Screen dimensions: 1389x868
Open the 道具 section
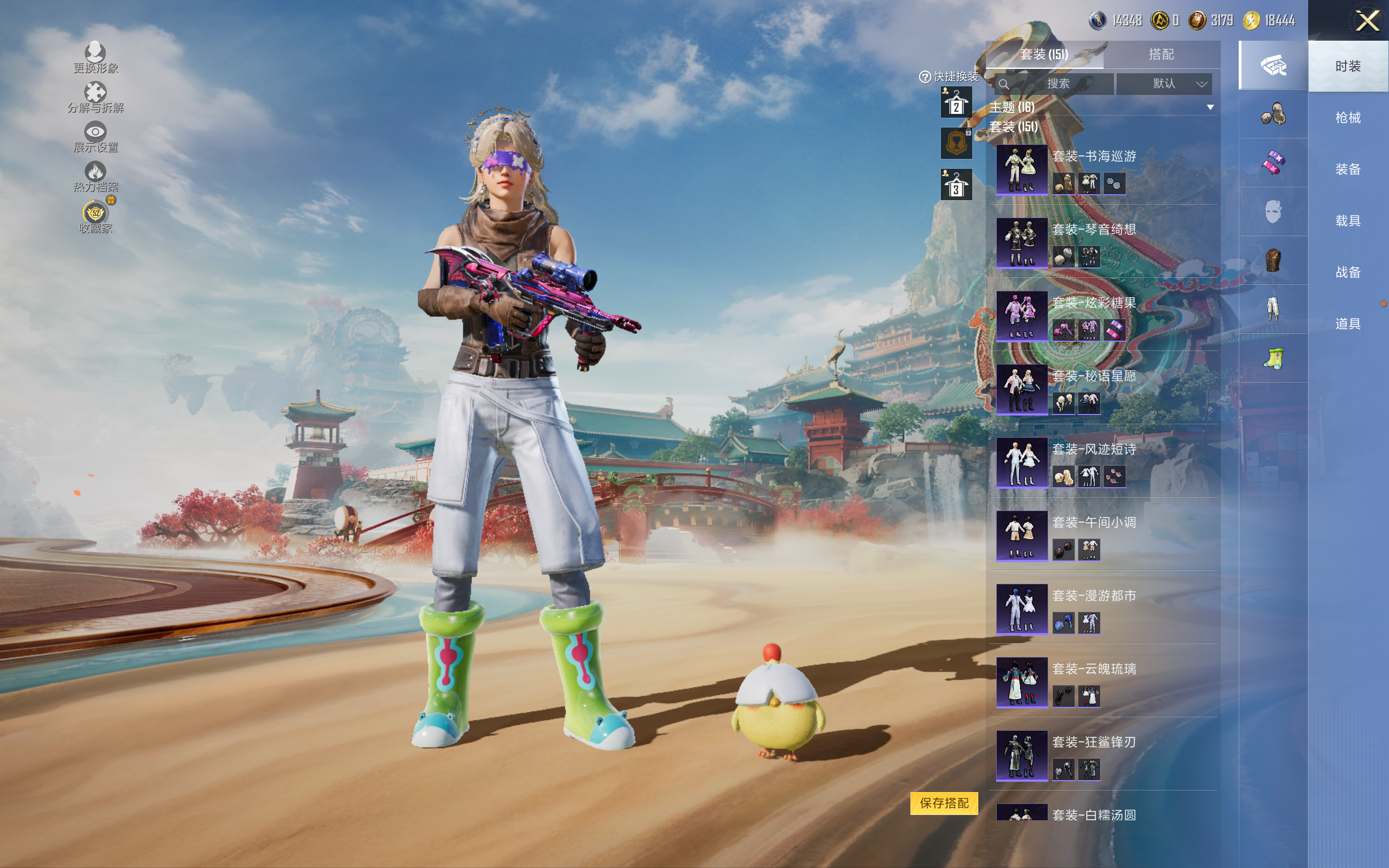1347,324
